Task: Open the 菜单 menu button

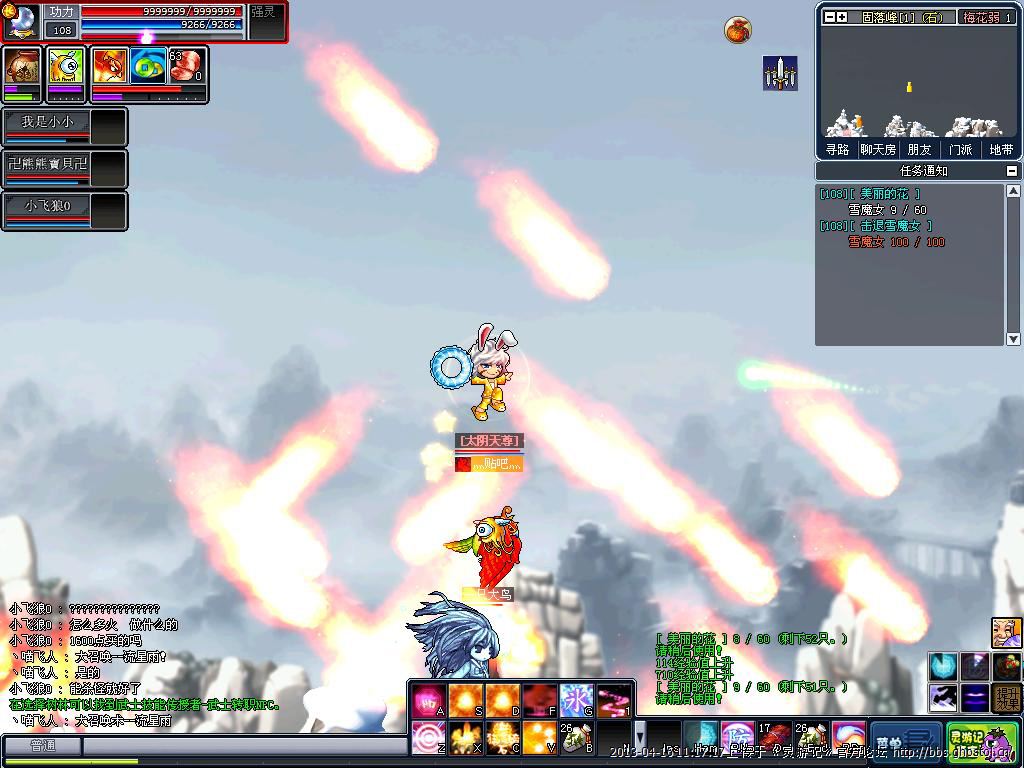Action: coord(906,740)
